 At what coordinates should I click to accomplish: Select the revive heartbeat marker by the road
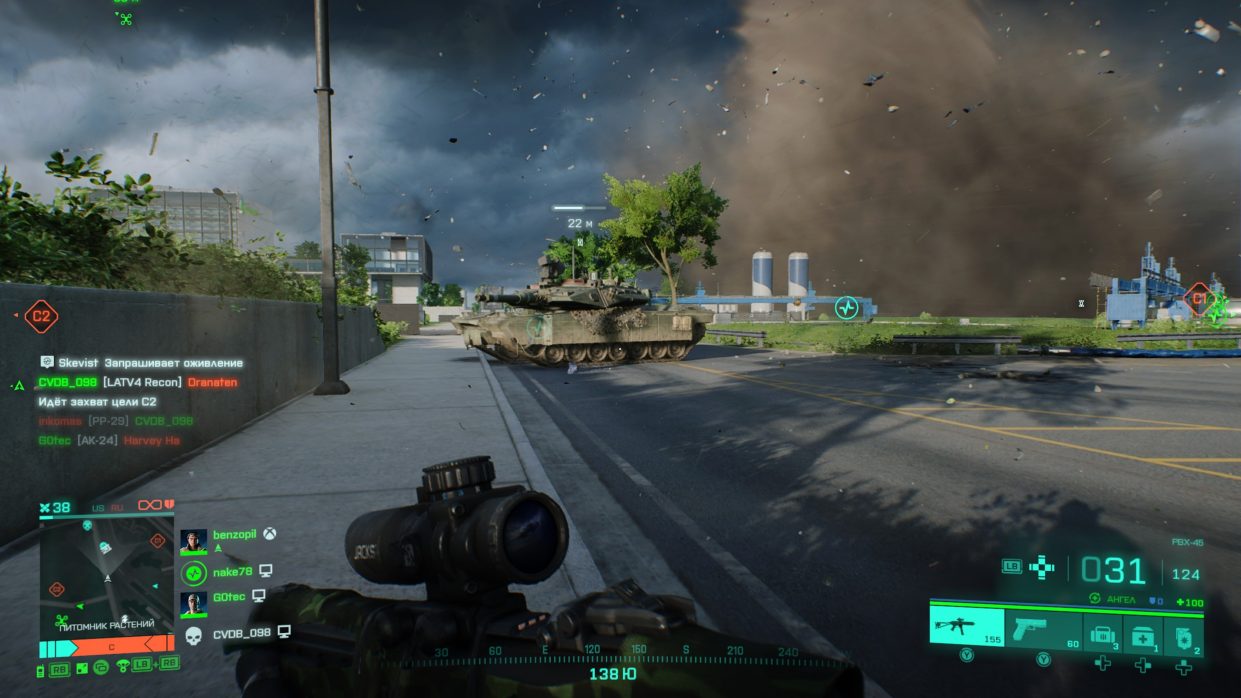[847, 308]
